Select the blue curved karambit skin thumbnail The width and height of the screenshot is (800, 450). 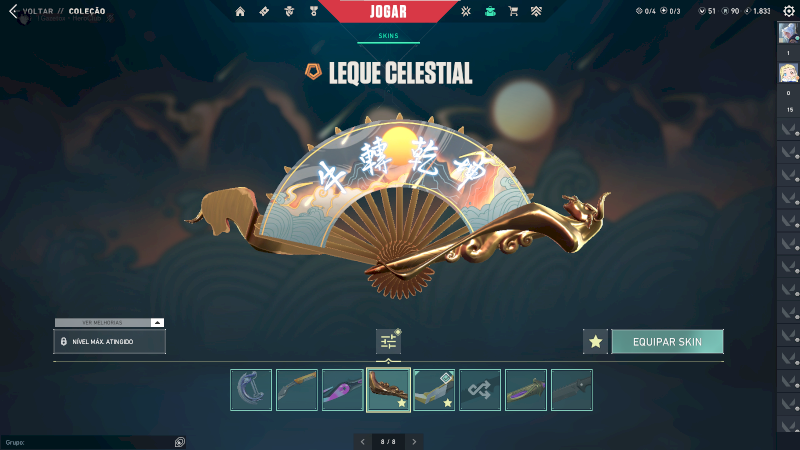(251, 390)
